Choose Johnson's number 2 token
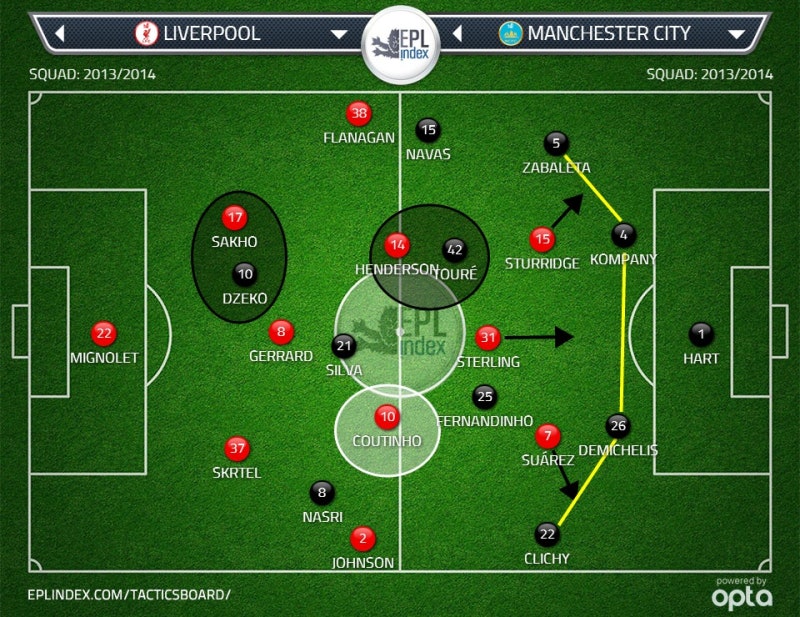 [362, 538]
